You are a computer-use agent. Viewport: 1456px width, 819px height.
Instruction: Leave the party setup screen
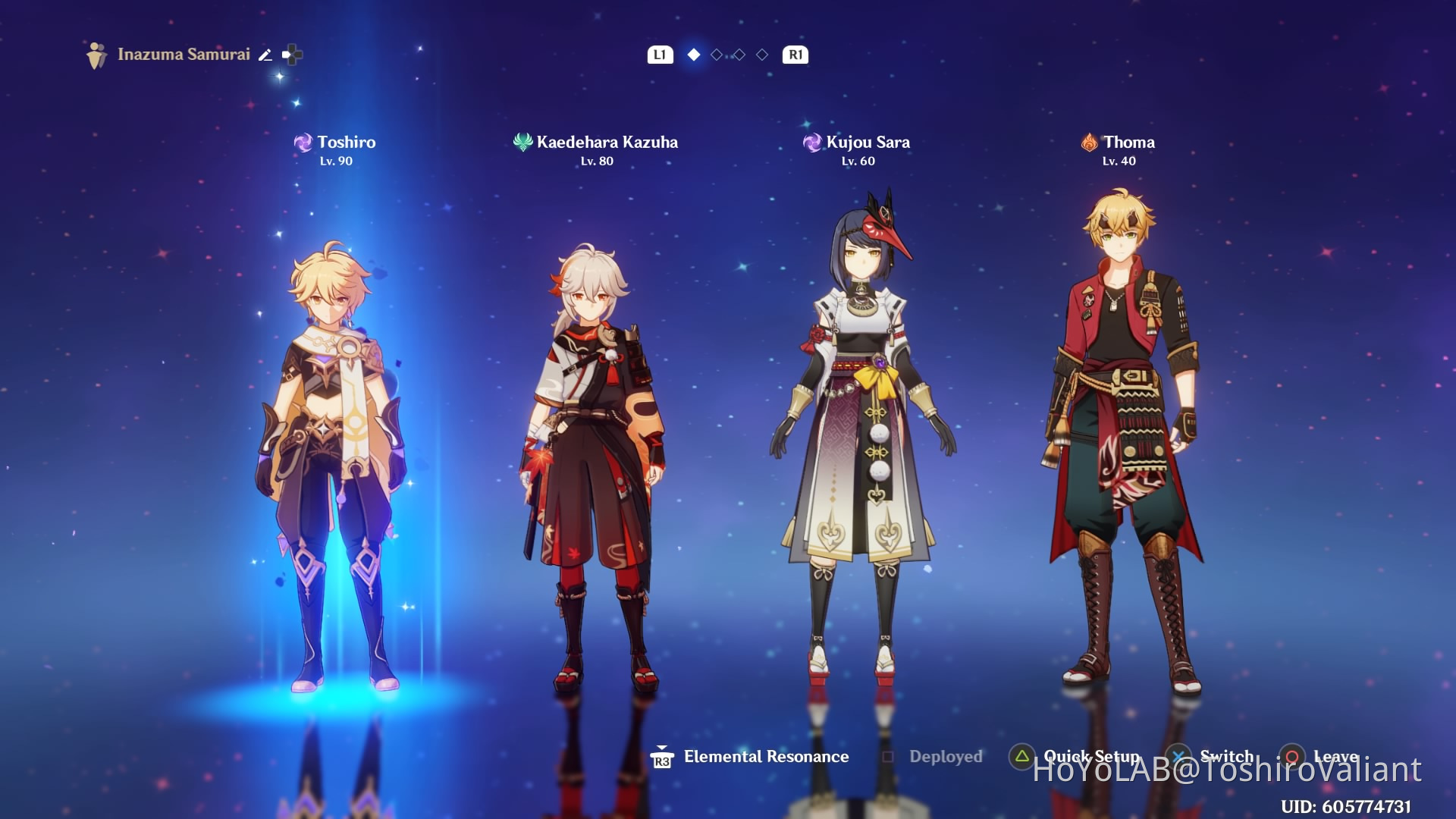(x=1321, y=757)
